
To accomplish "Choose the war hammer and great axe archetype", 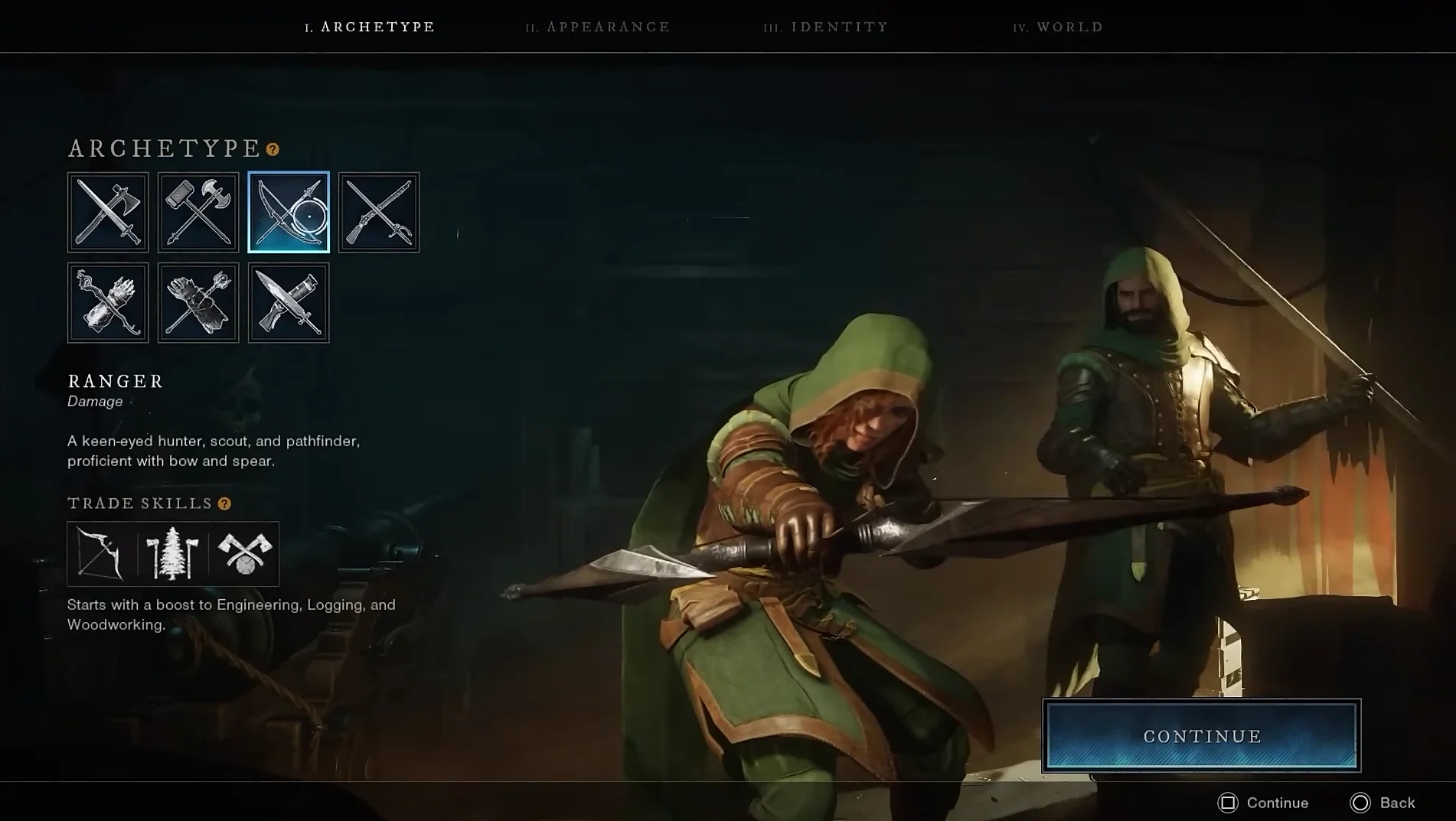I will point(198,212).
